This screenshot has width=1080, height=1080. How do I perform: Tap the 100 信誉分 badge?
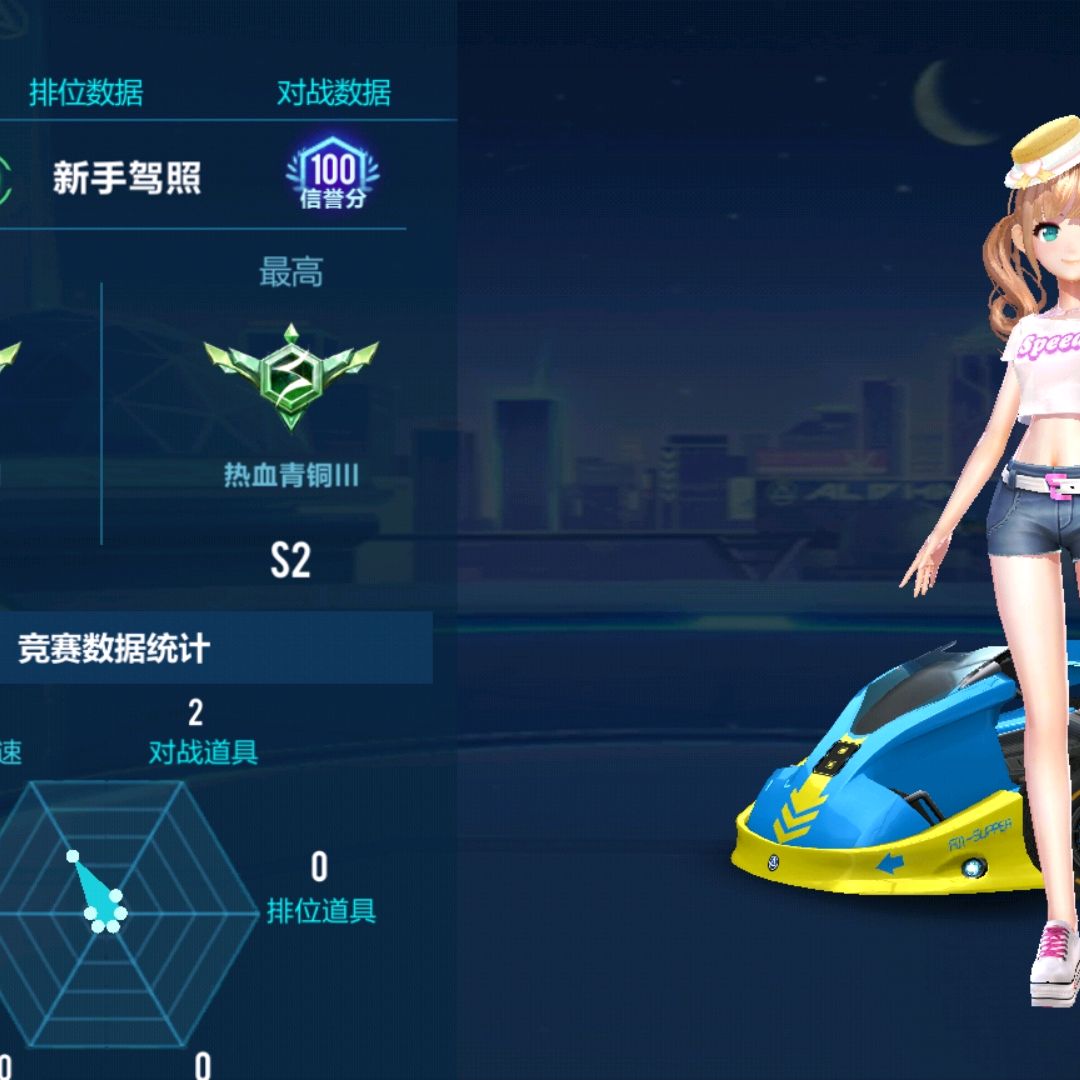pyautogui.click(x=332, y=176)
